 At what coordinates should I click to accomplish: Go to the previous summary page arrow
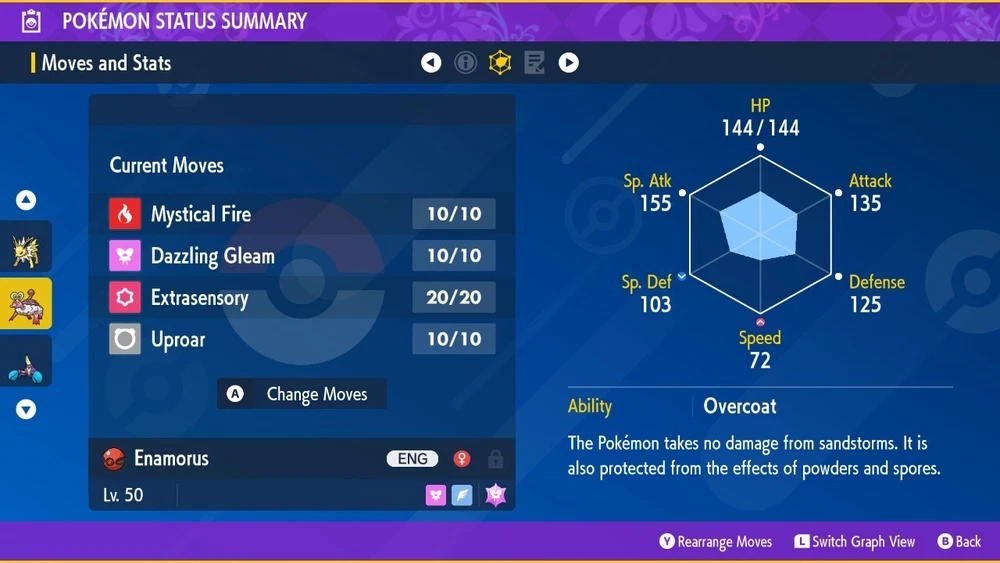tap(431, 63)
